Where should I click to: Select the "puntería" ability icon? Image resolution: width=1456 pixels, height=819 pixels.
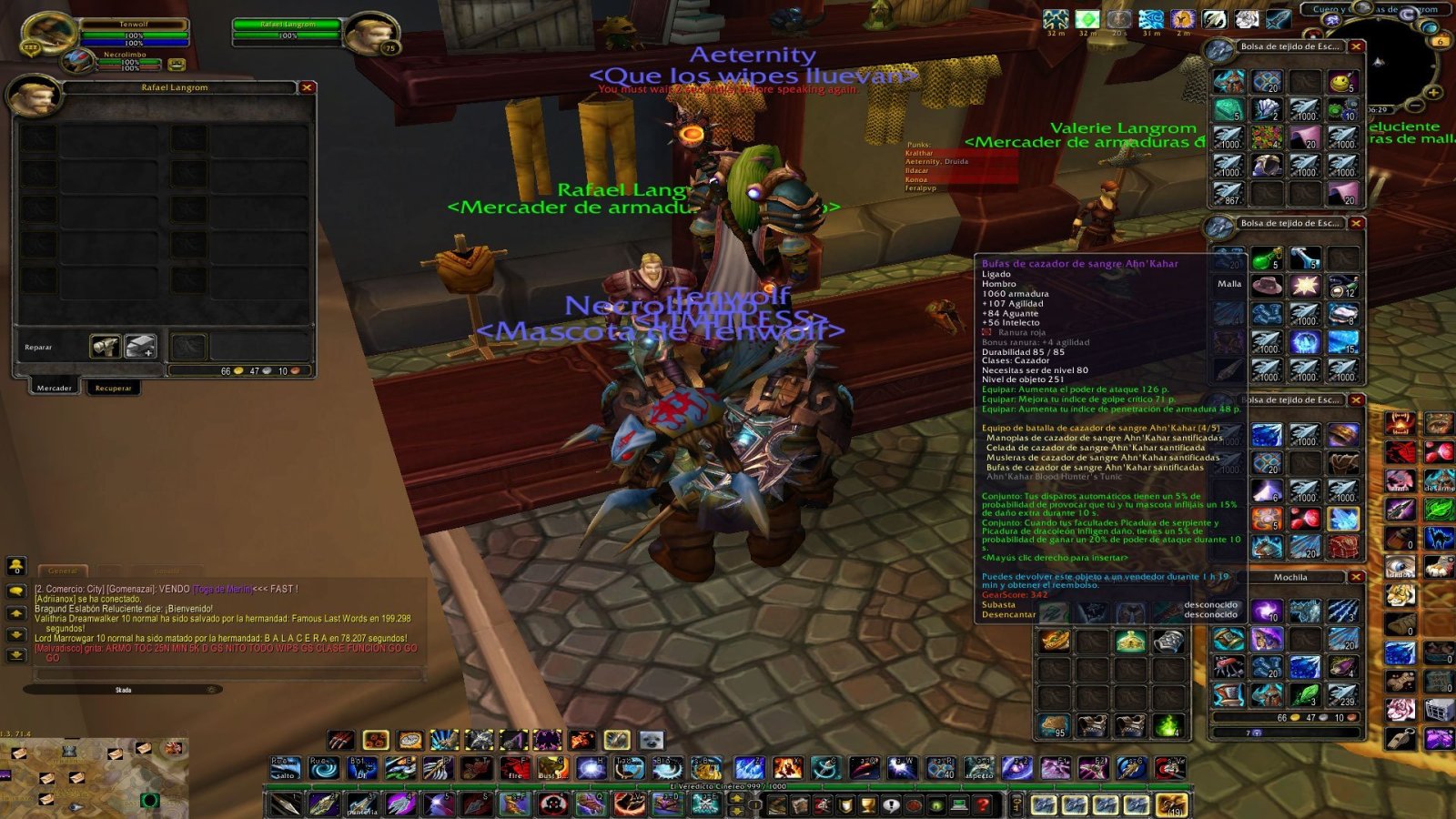click(x=361, y=803)
